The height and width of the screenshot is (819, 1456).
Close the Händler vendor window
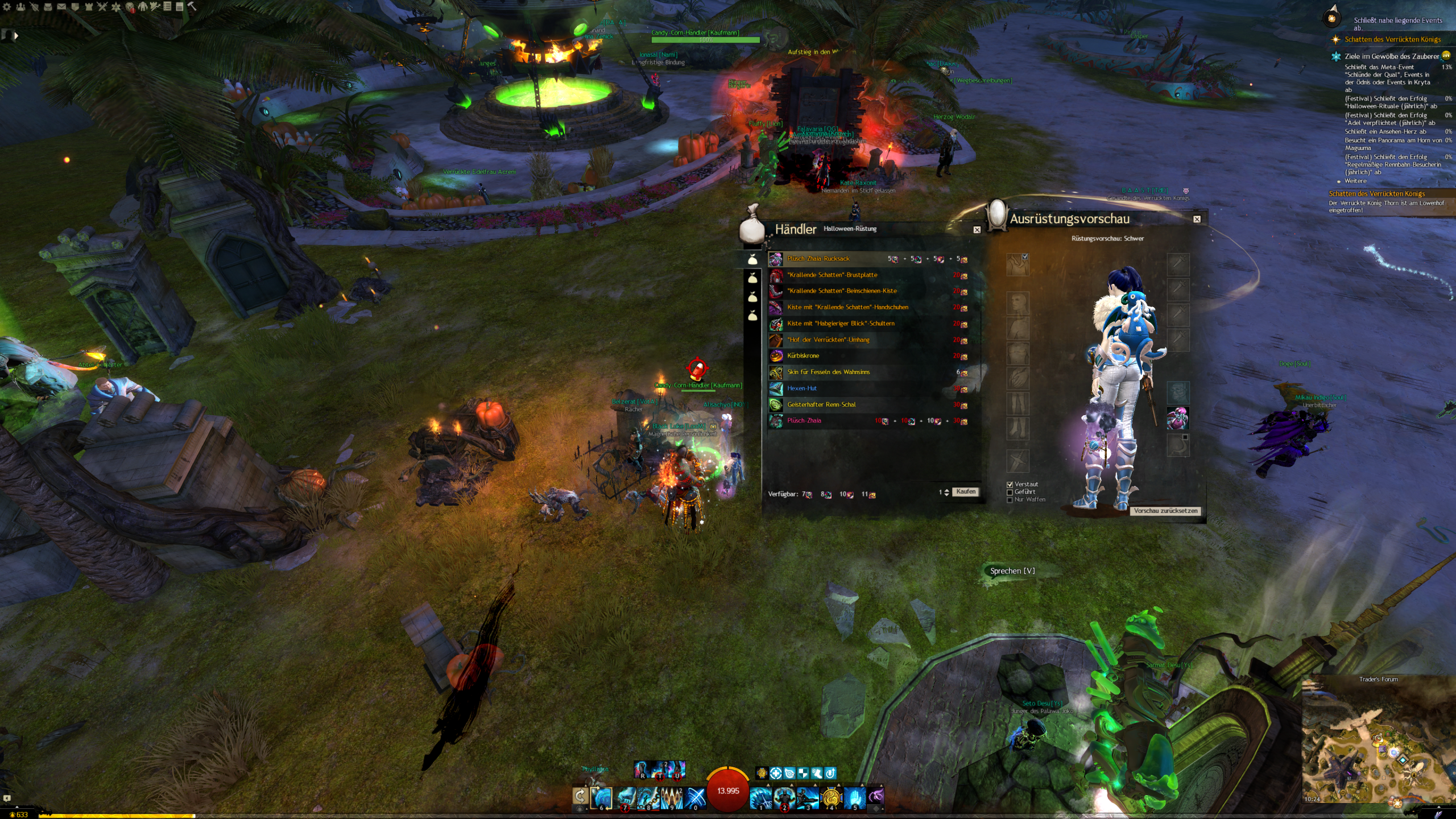point(977,230)
